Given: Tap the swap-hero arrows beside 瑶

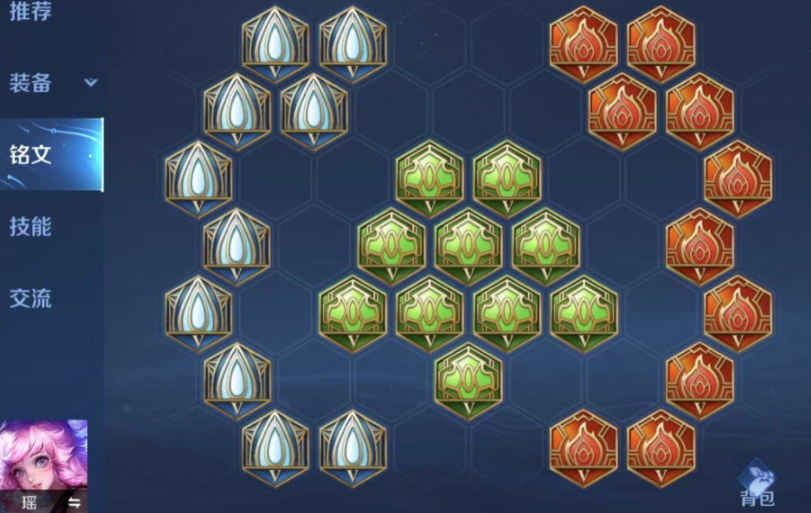Looking at the screenshot, I should [73, 501].
